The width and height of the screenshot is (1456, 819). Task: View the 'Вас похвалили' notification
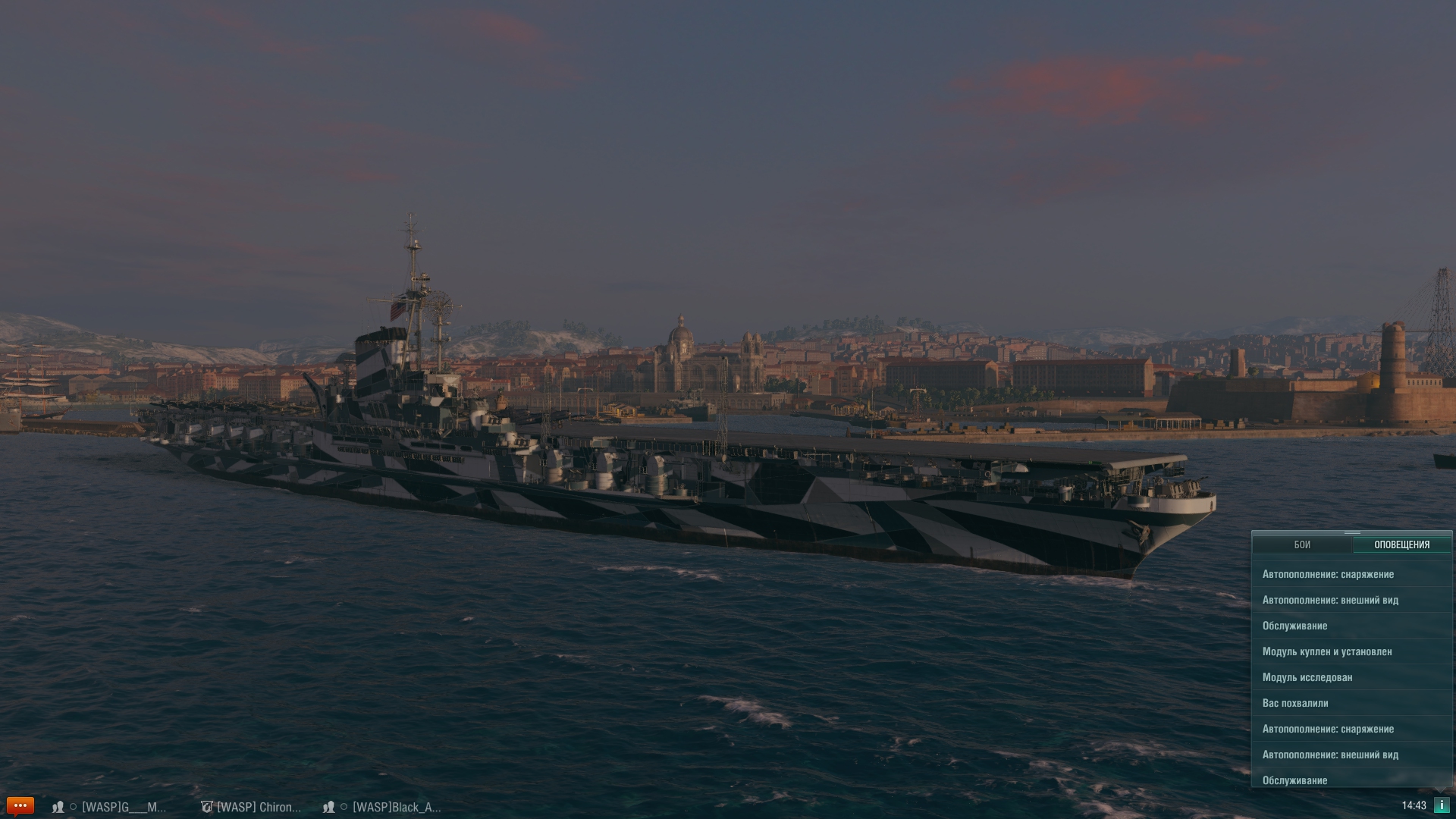[1295, 703]
